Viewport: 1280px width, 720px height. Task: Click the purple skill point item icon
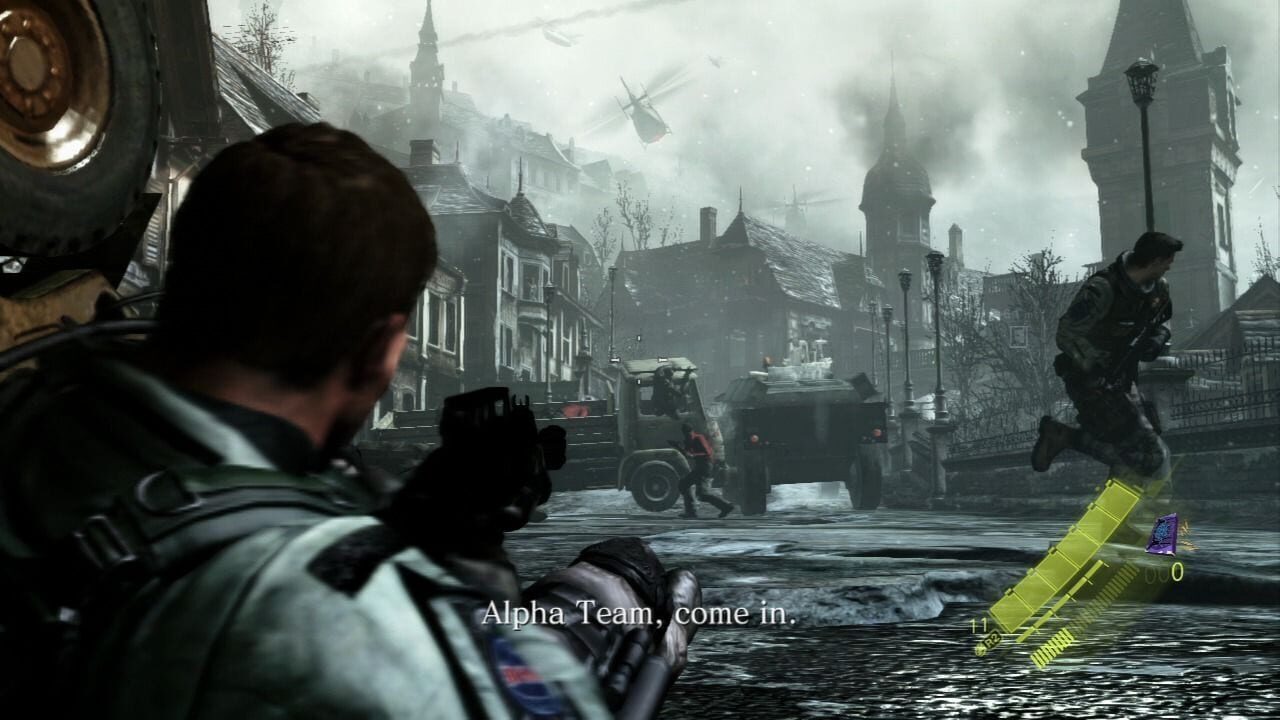[x=1162, y=533]
